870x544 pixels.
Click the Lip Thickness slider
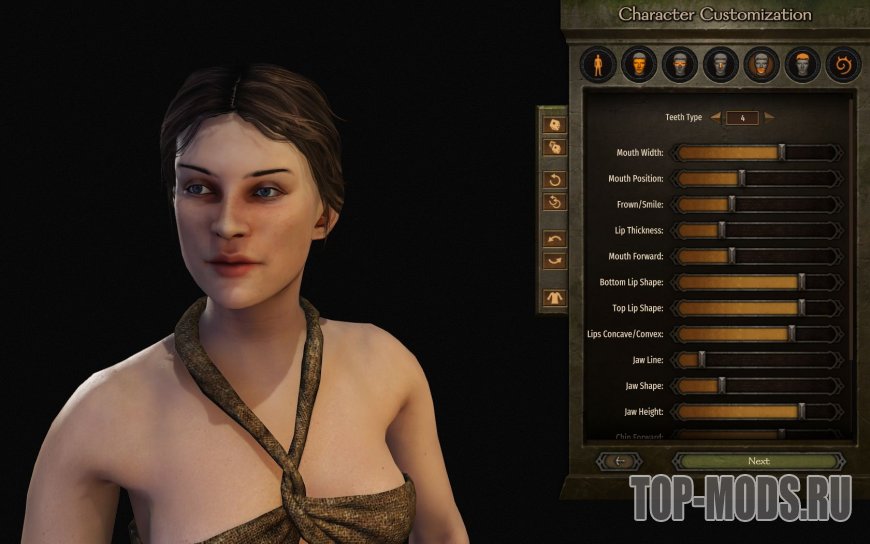(x=721, y=230)
